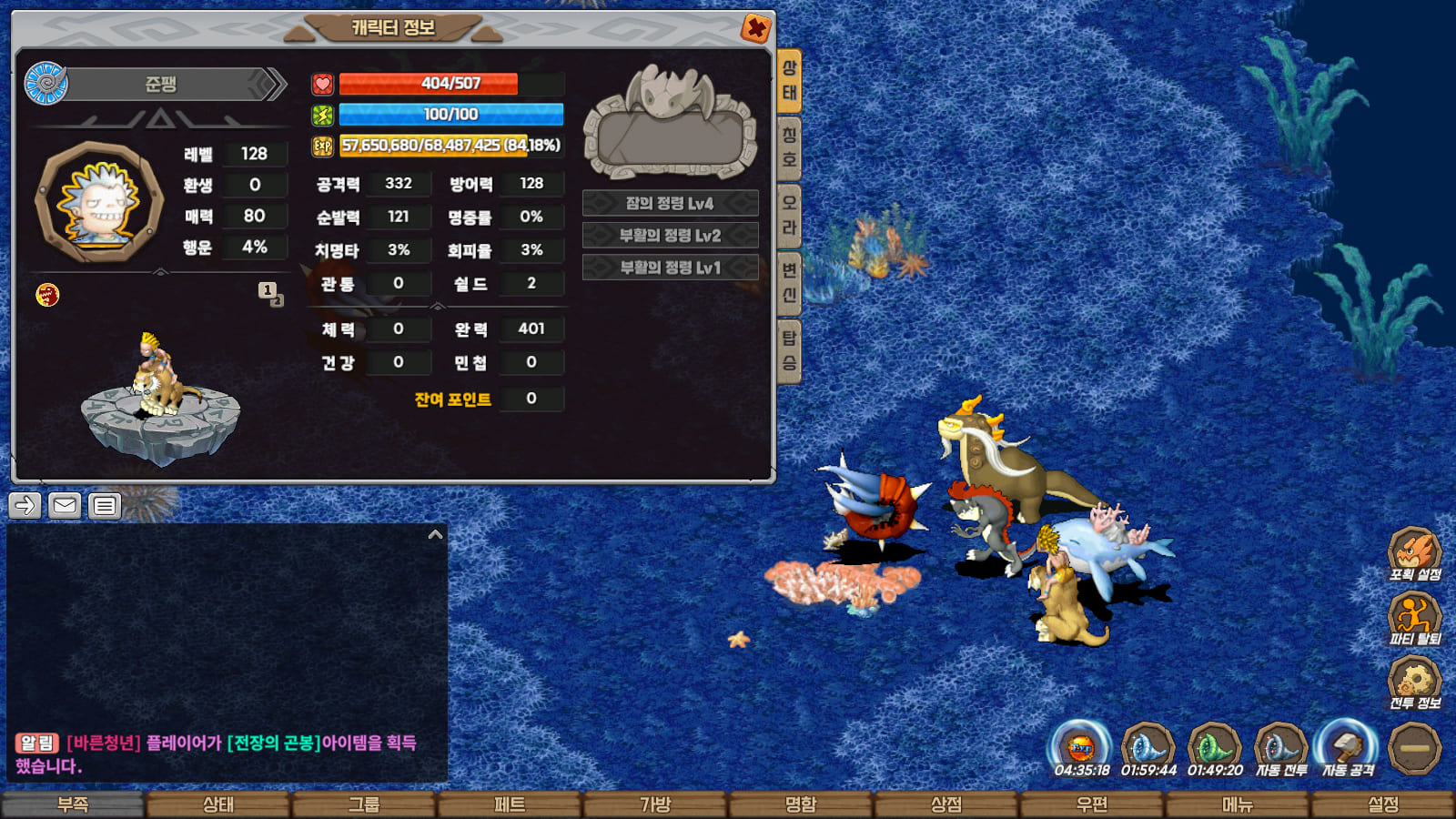
Task: Open the 상태 bottom menu button
Action: 218,804
